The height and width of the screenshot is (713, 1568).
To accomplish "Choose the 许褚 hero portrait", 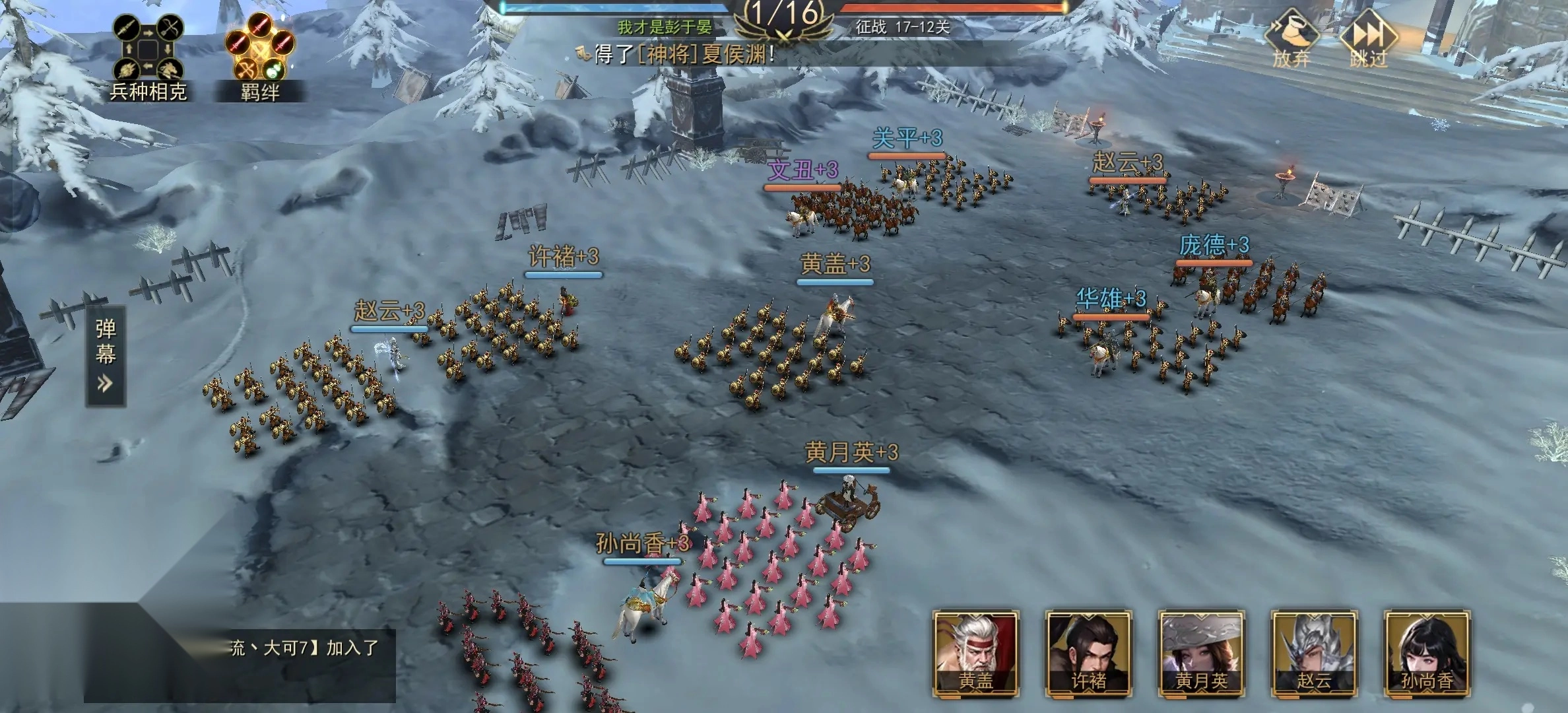I will click(x=1088, y=654).
